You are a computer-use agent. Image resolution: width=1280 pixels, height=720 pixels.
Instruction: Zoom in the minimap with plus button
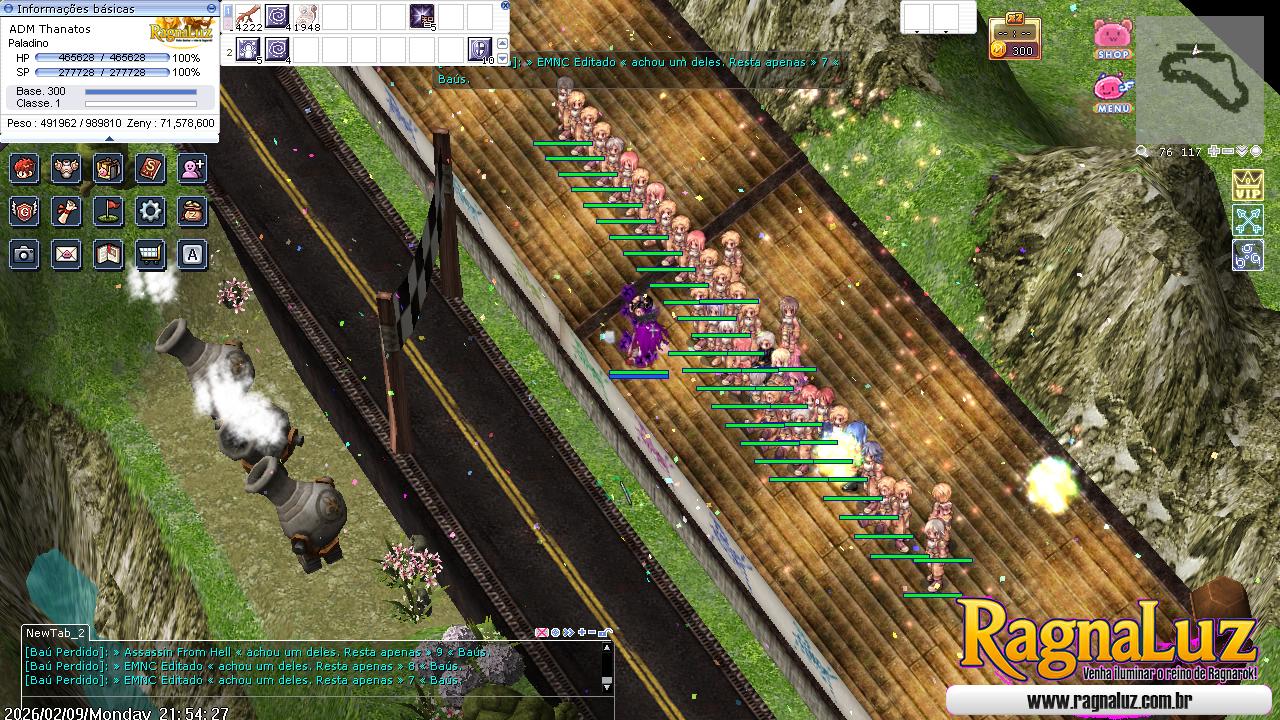tap(1214, 152)
